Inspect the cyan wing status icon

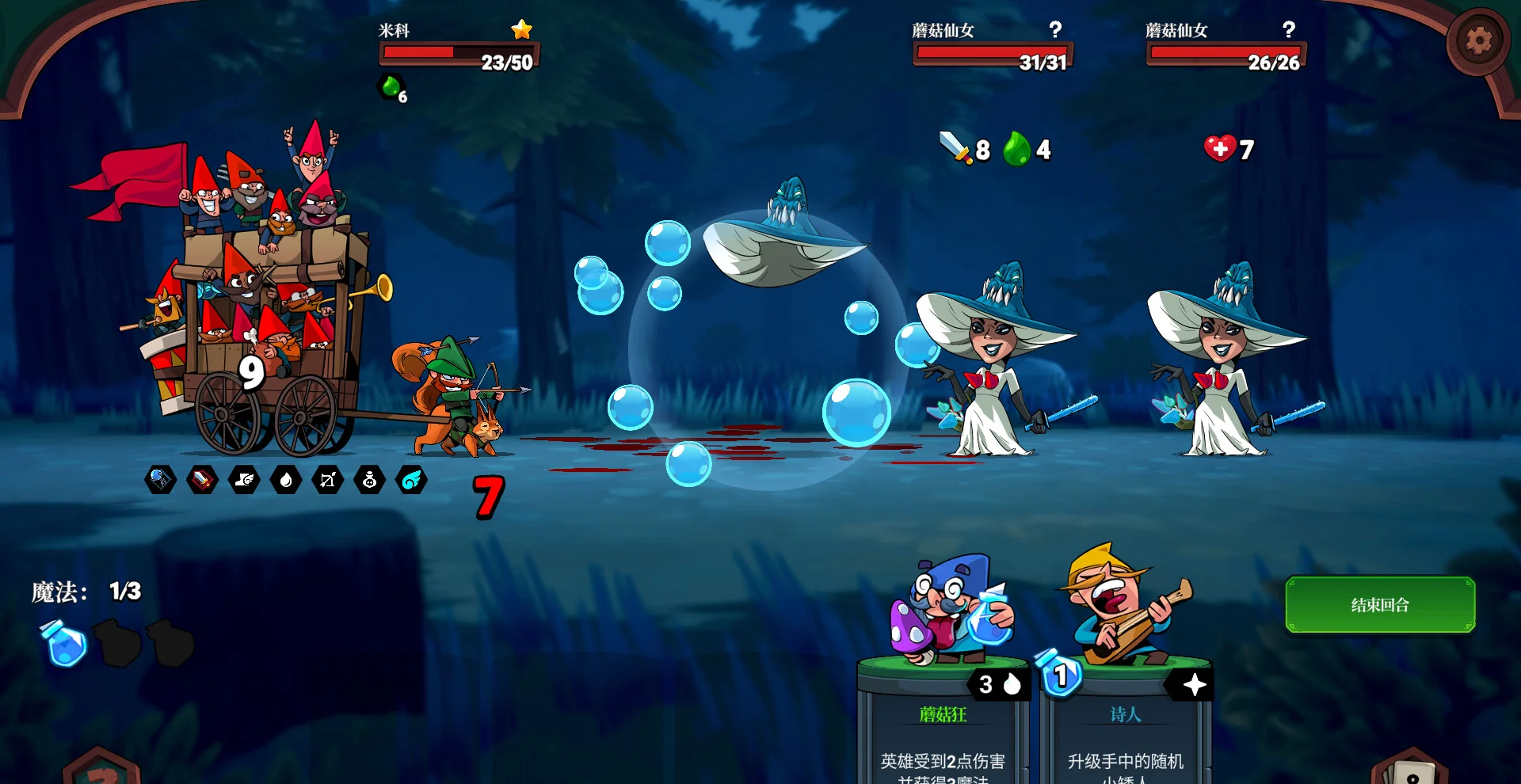click(x=412, y=480)
